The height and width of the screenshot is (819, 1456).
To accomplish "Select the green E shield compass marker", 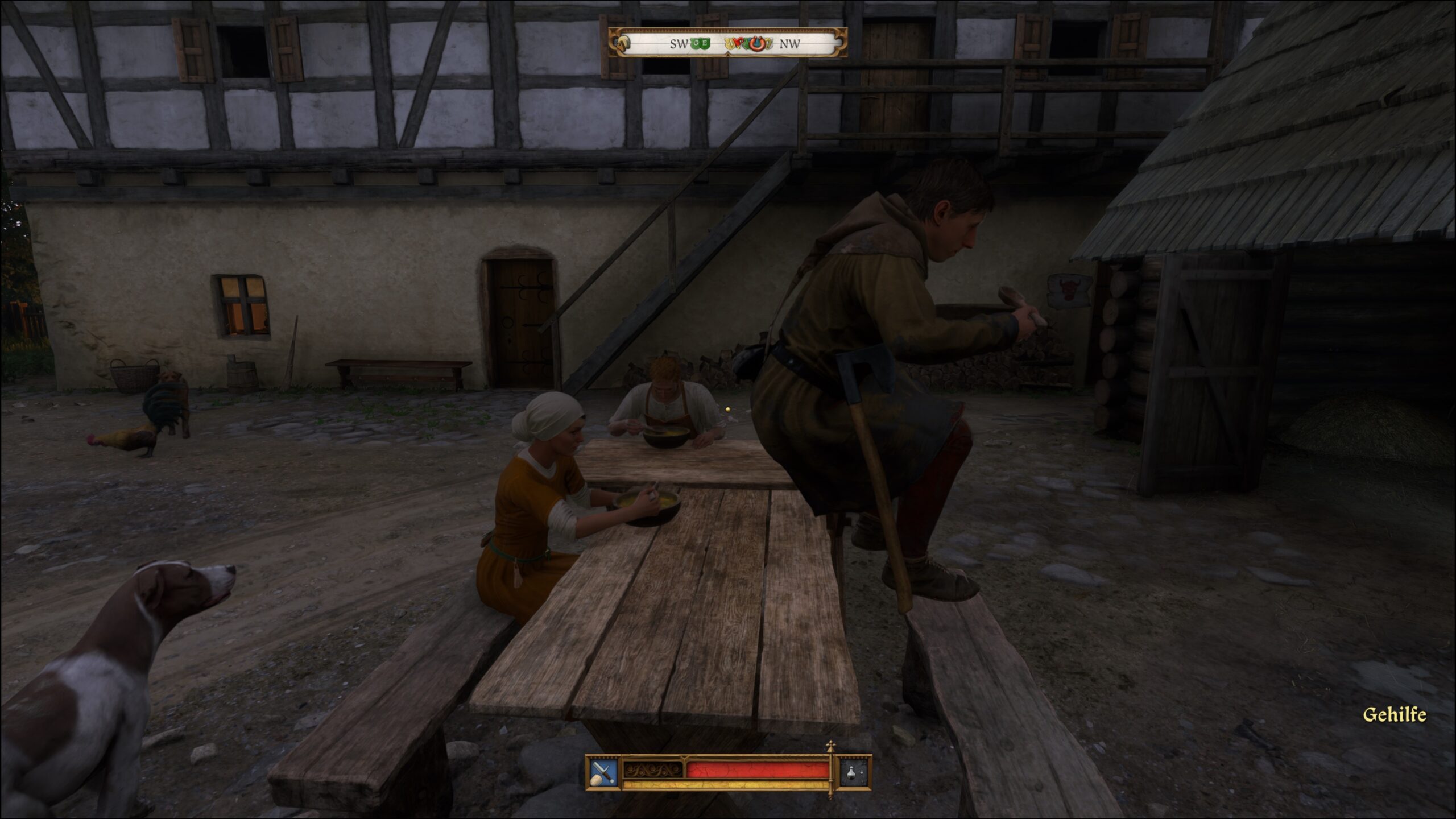I will pyautogui.click(x=705, y=43).
